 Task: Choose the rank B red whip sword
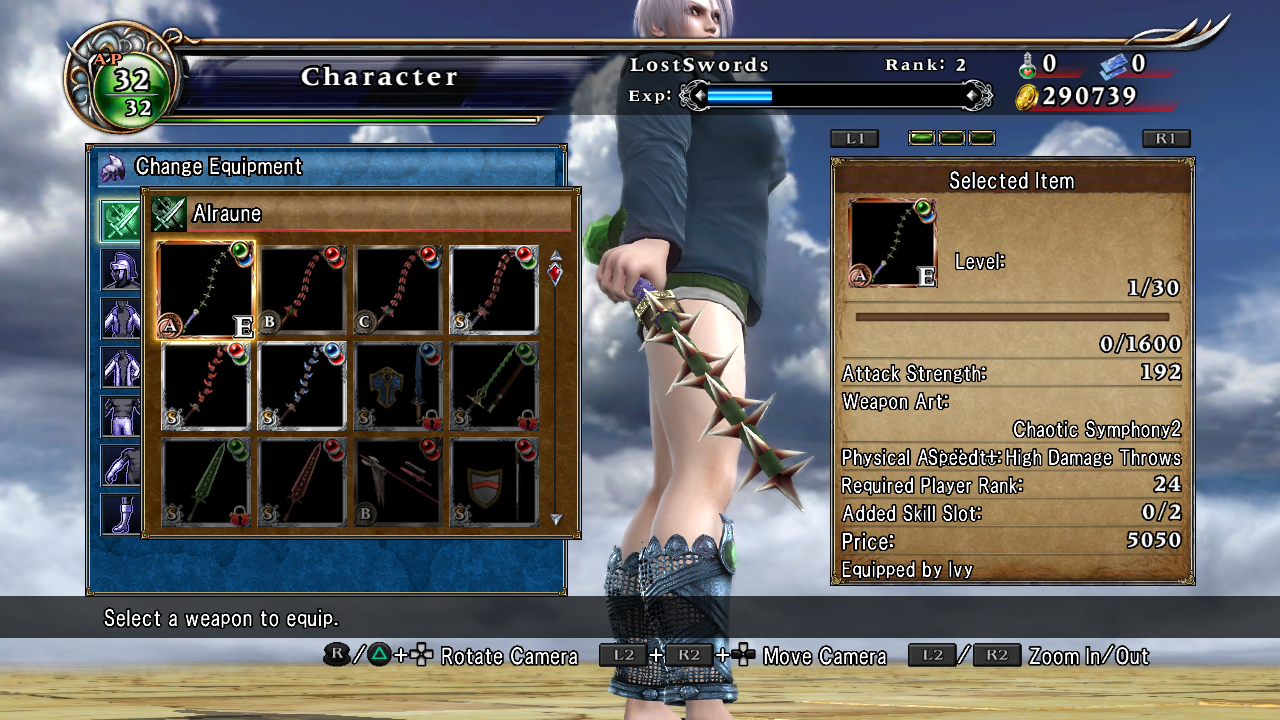point(302,290)
